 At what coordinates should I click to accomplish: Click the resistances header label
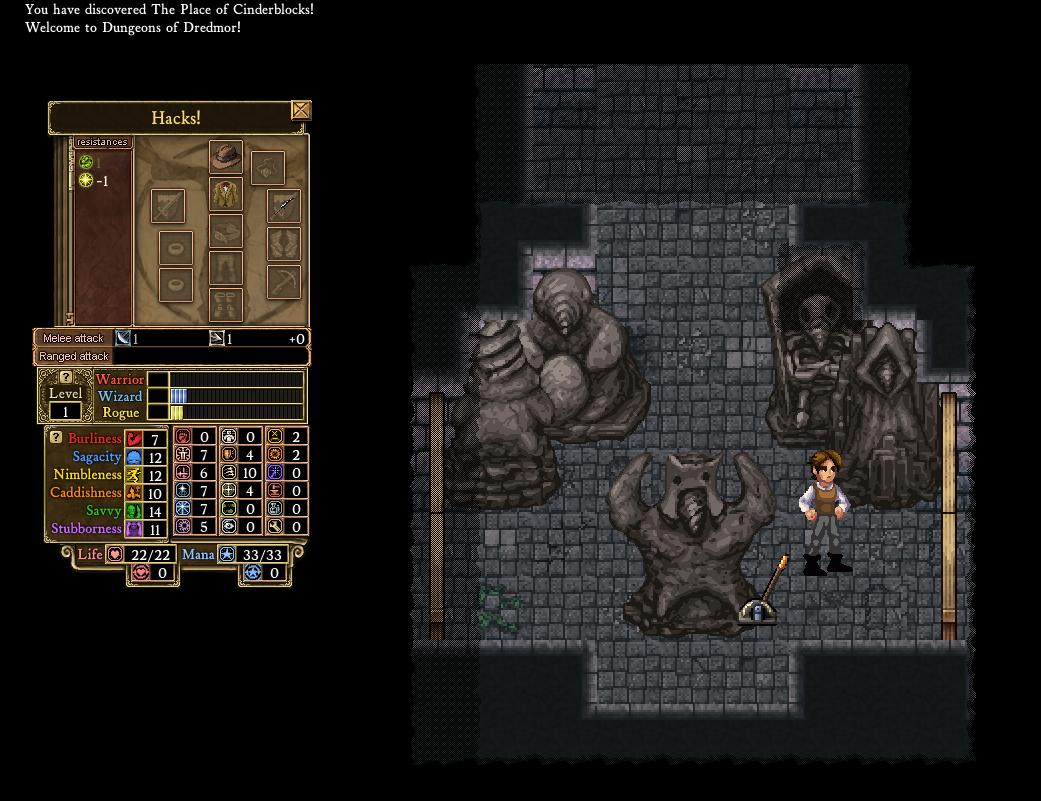coord(102,142)
